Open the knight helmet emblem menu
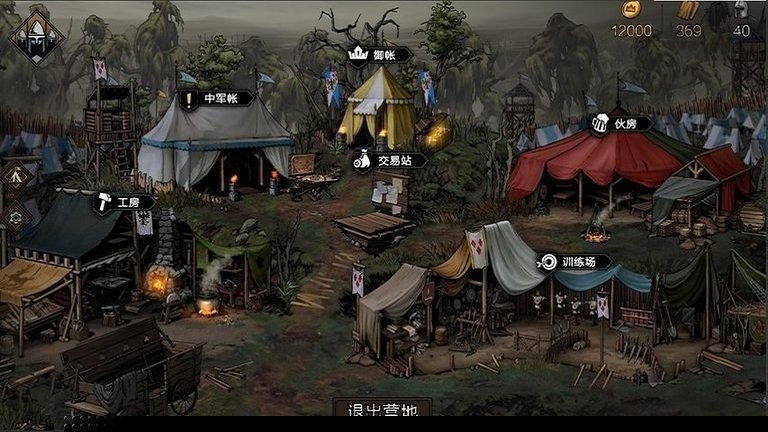Viewport: 768px width, 432px height. tap(37, 38)
